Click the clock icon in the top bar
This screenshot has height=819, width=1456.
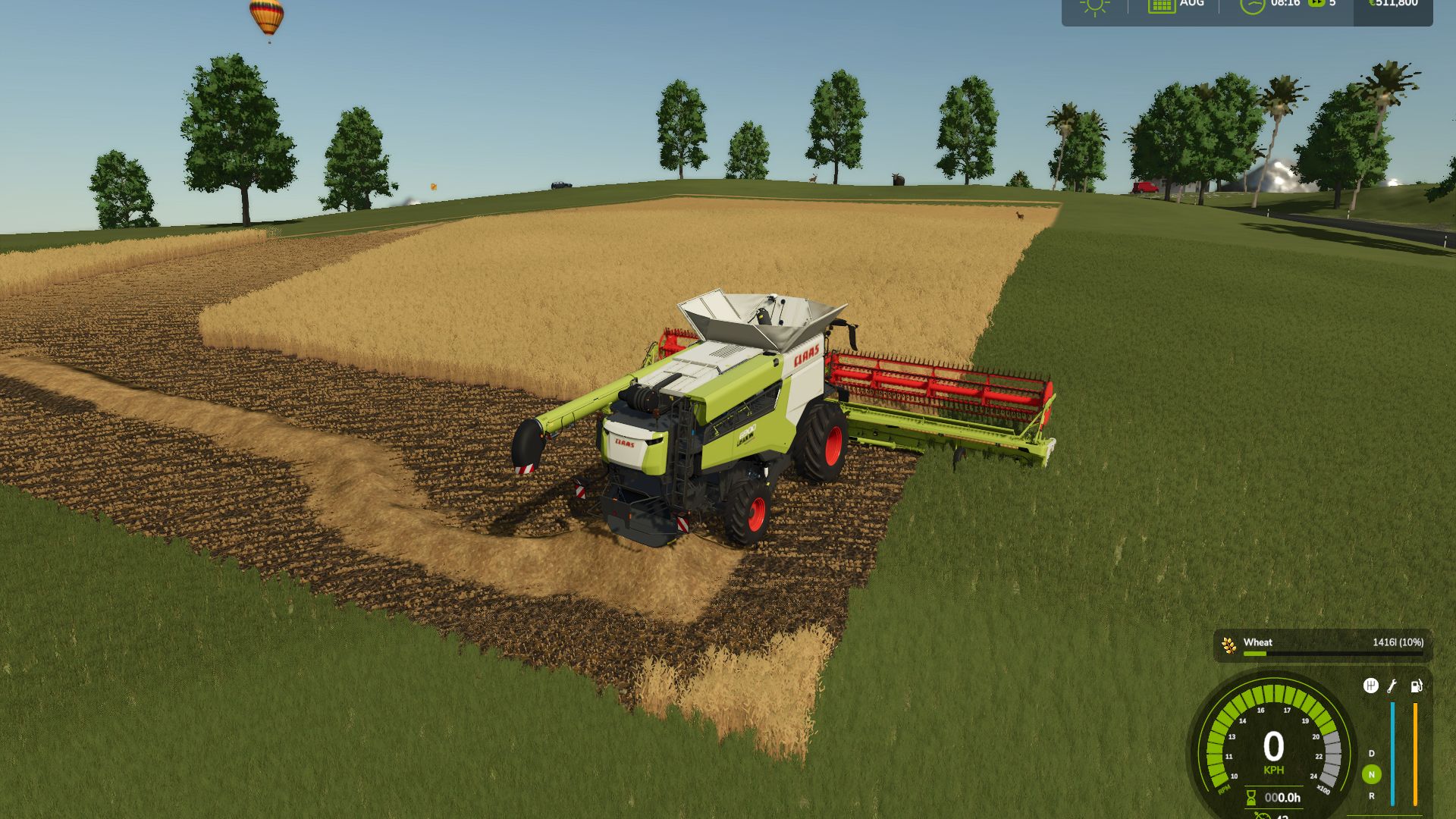click(1252, 5)
